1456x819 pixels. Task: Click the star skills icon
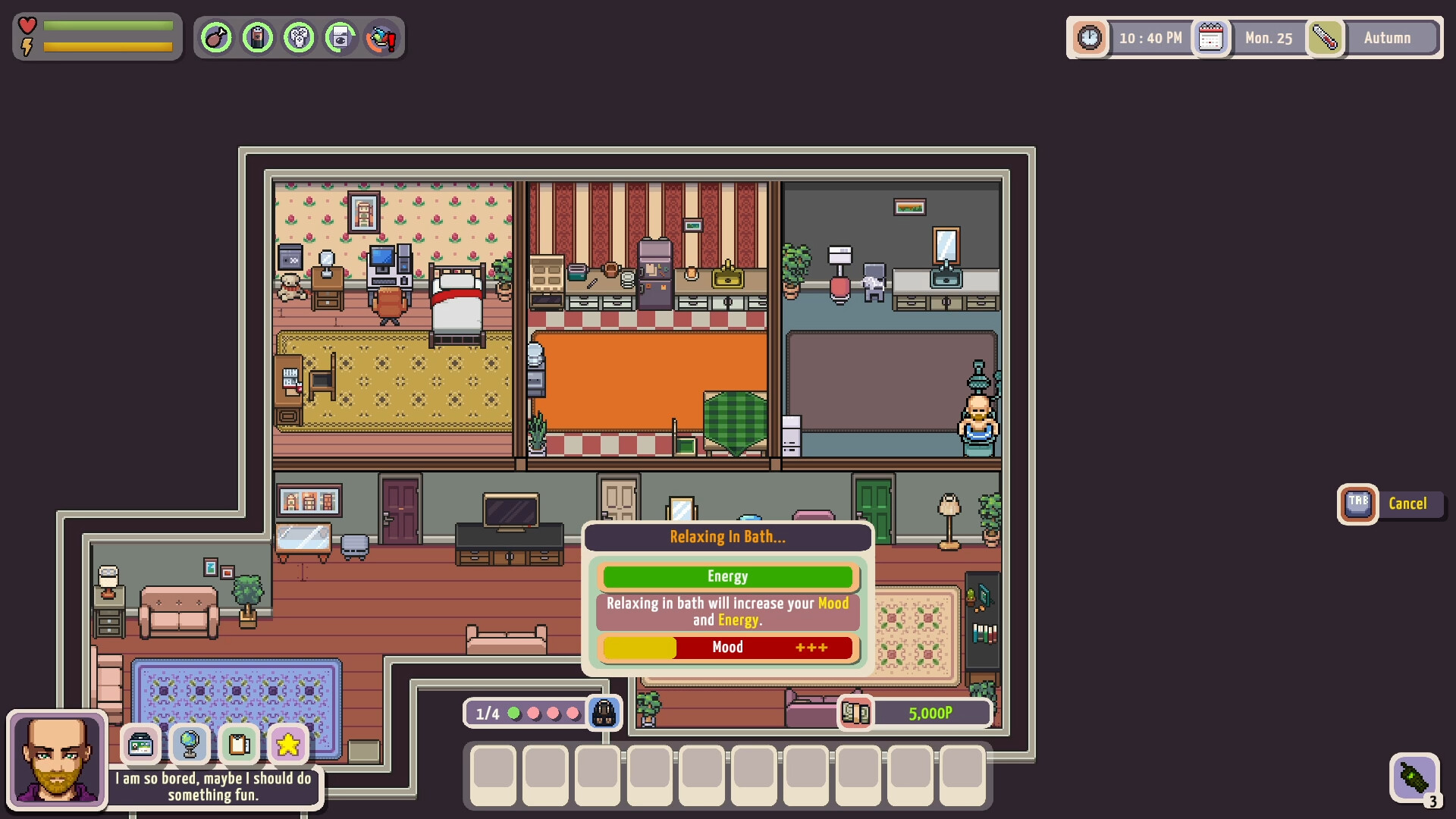287,745
